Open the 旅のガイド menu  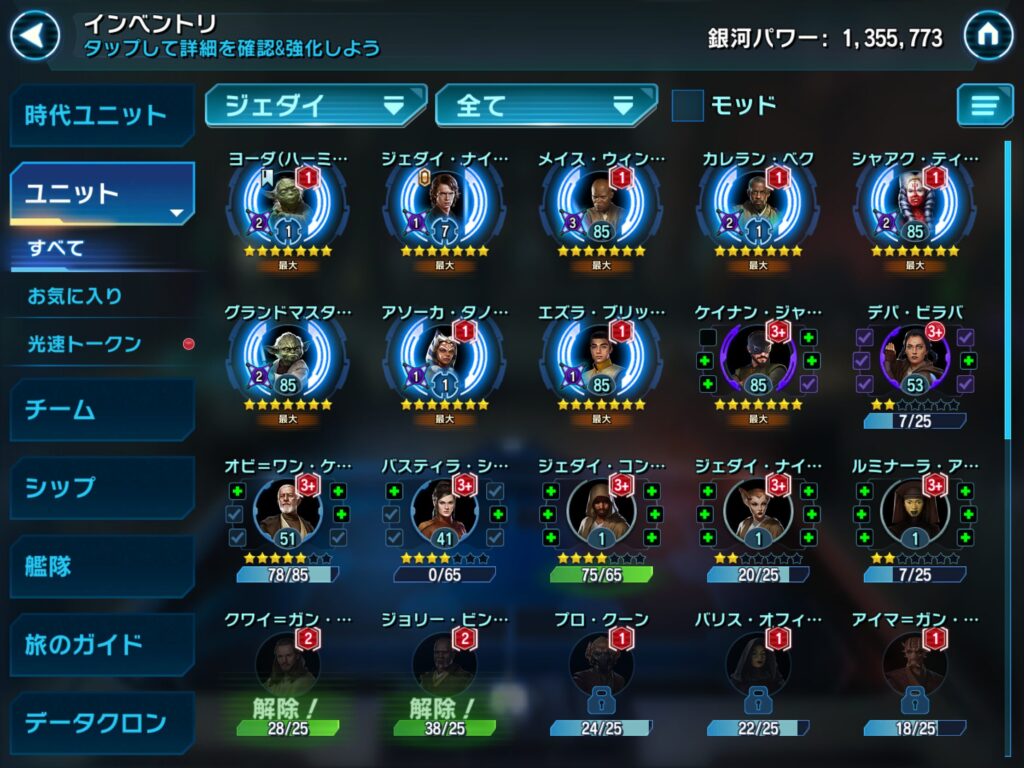pos(100,644)
